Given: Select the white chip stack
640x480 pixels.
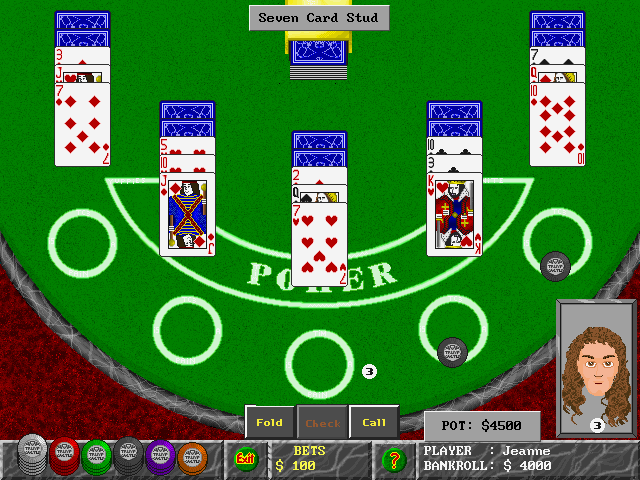Looking at the screenshot, I should 32,457.
